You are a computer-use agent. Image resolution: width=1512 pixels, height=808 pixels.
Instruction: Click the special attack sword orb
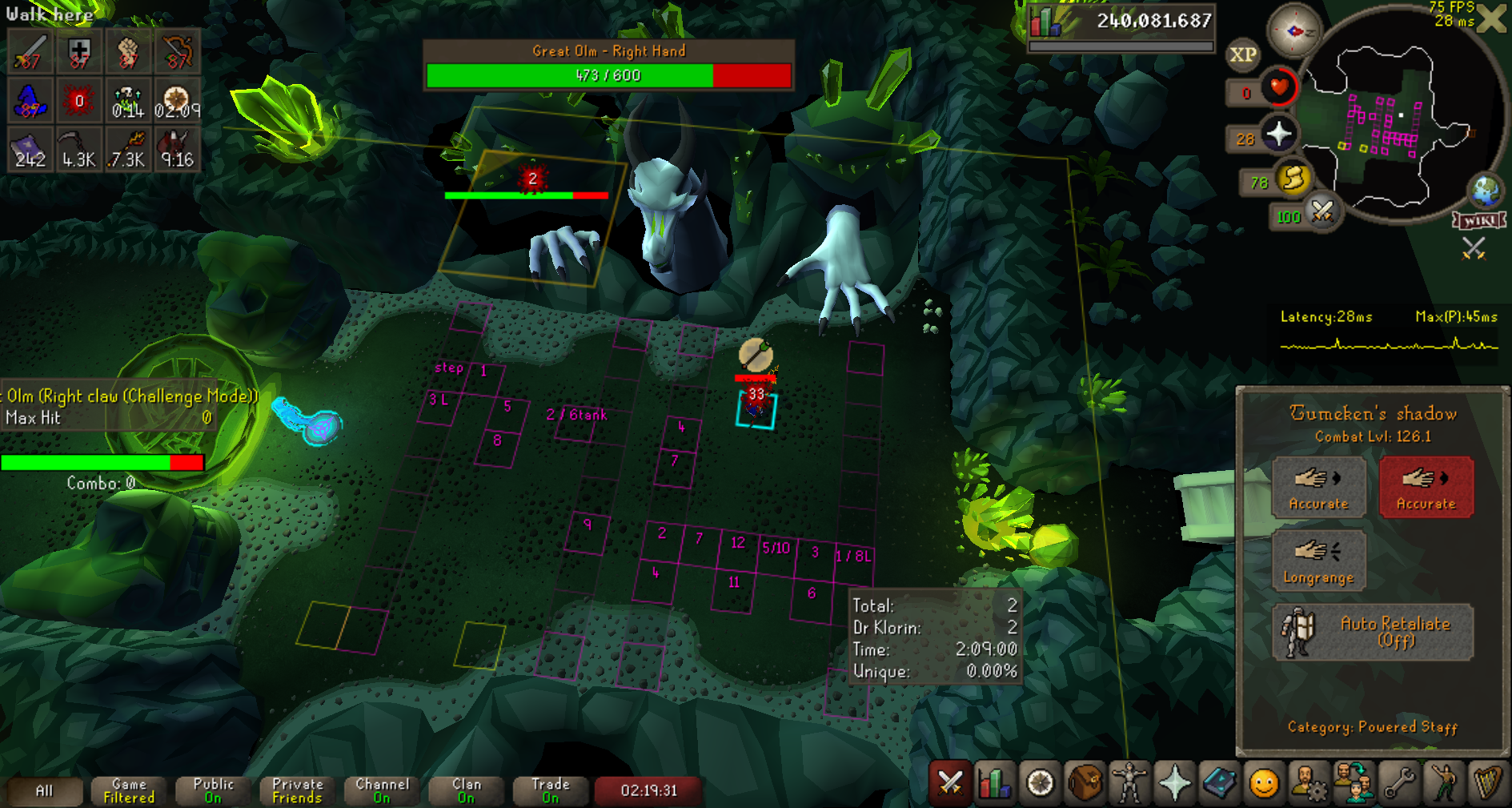coord(1322,212)
